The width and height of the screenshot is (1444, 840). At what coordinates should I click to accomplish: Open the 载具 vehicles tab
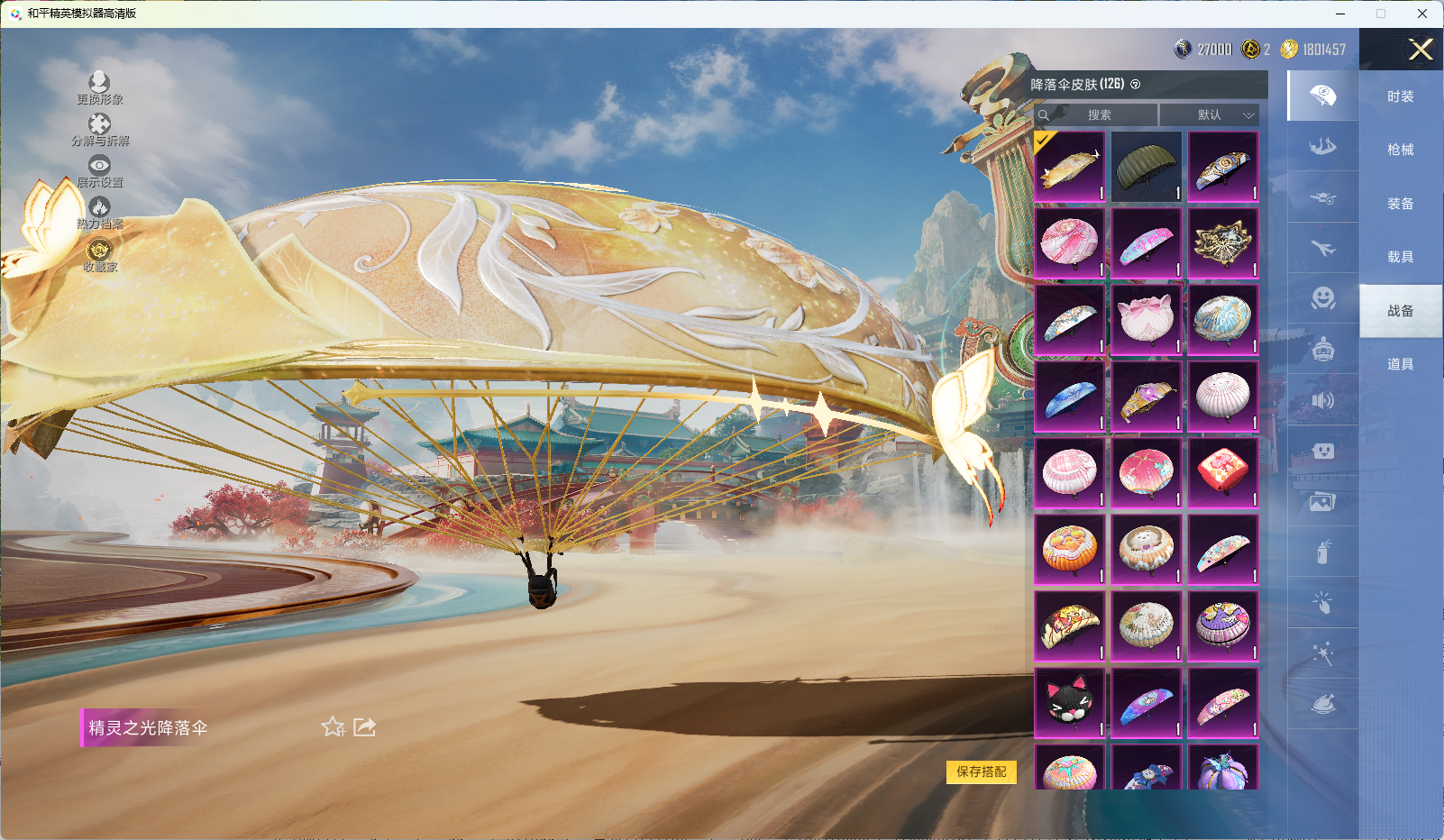click(1400, 257)
